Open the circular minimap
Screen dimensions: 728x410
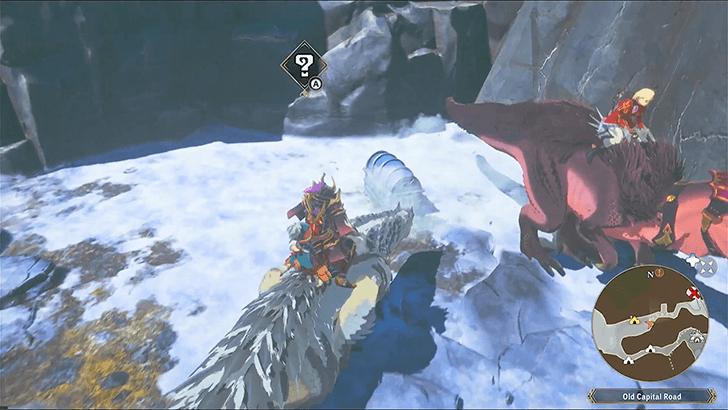651,324
